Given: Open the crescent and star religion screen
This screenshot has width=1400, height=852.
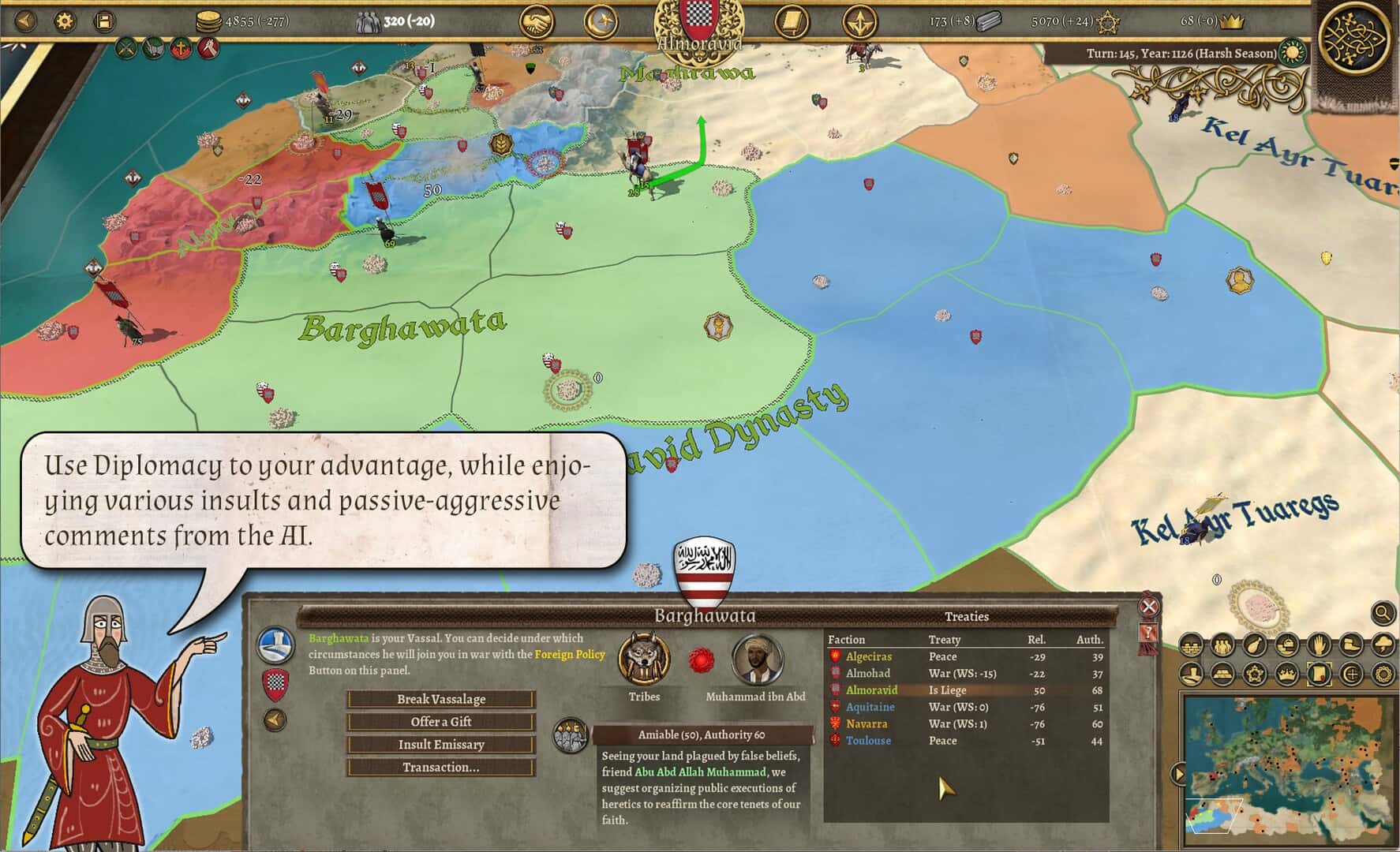Looking at the screenshot, I should [x=600, y=22].
